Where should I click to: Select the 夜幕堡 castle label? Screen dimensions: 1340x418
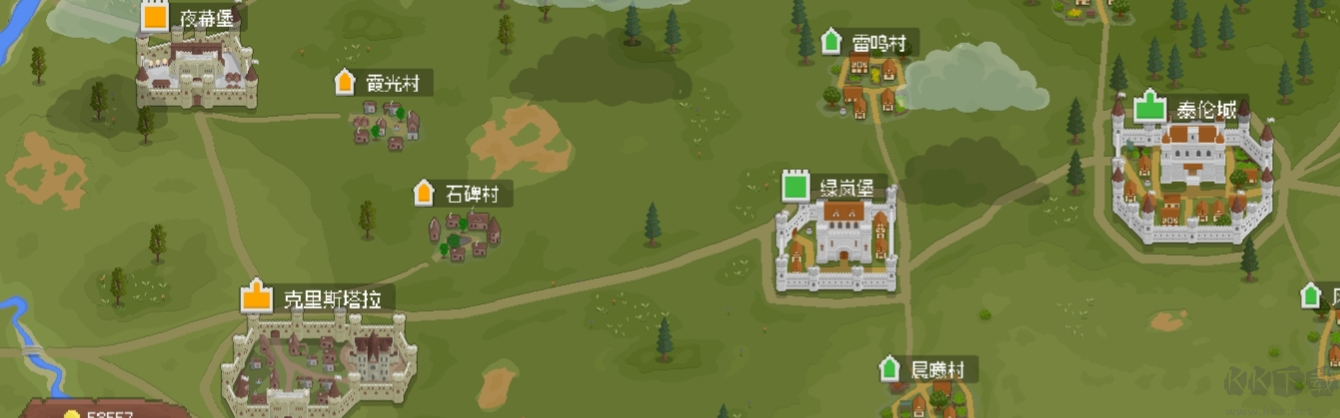(x=205, y=18)
